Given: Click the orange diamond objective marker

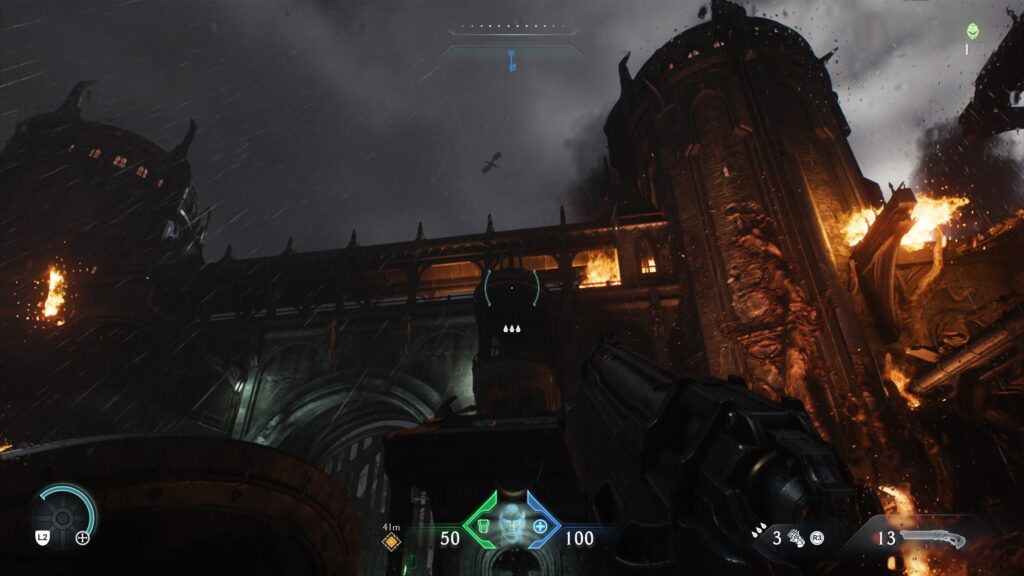Looking at the screenshot, I should [392, 542].
